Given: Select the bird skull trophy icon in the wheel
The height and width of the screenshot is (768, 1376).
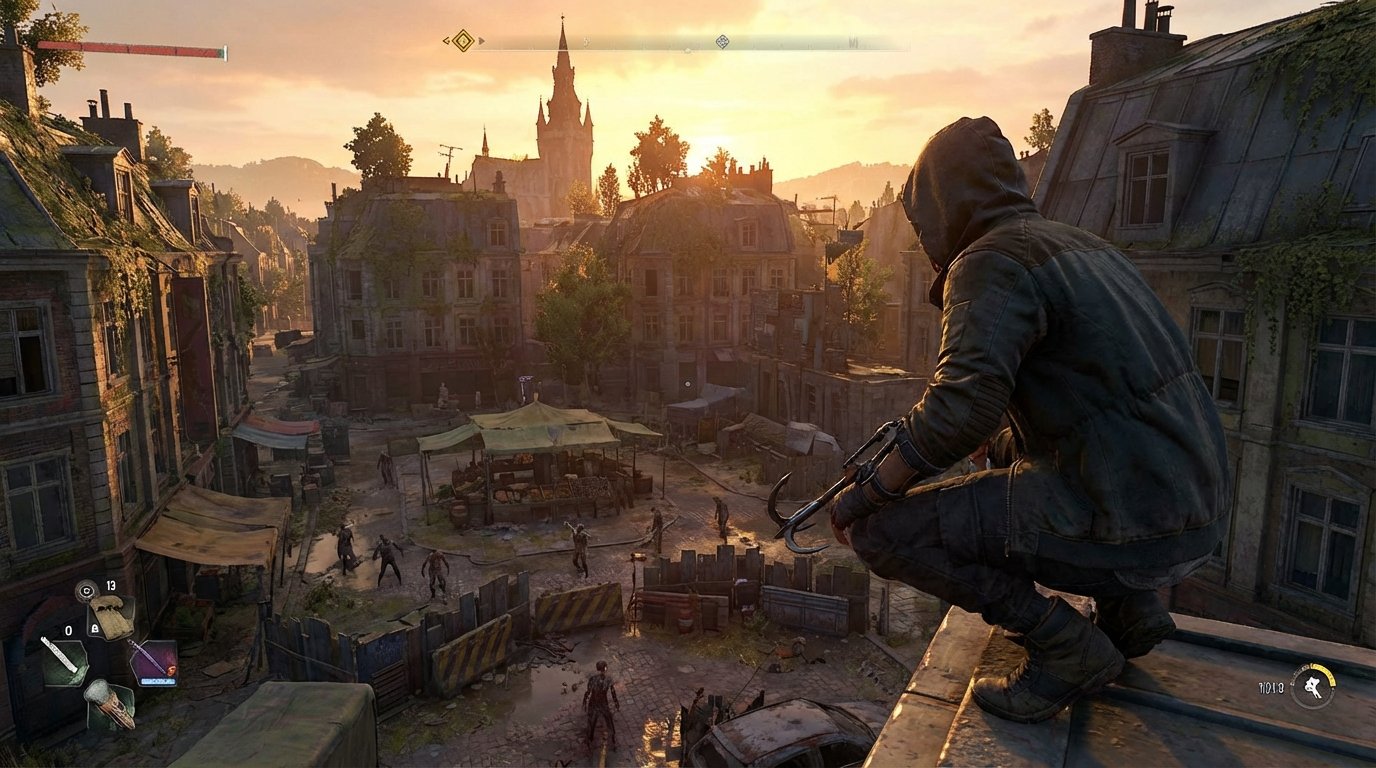Looking at the screenshot, I should tap(112, 706).
